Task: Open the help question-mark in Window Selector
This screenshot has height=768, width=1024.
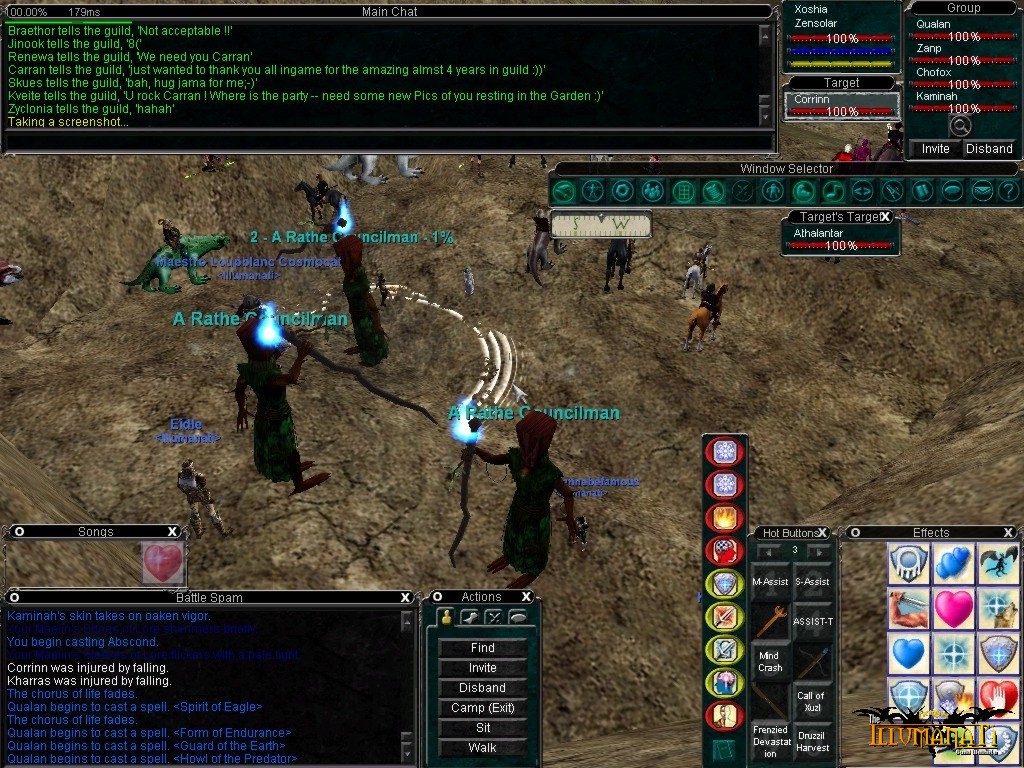Action: pos(1008,191)
